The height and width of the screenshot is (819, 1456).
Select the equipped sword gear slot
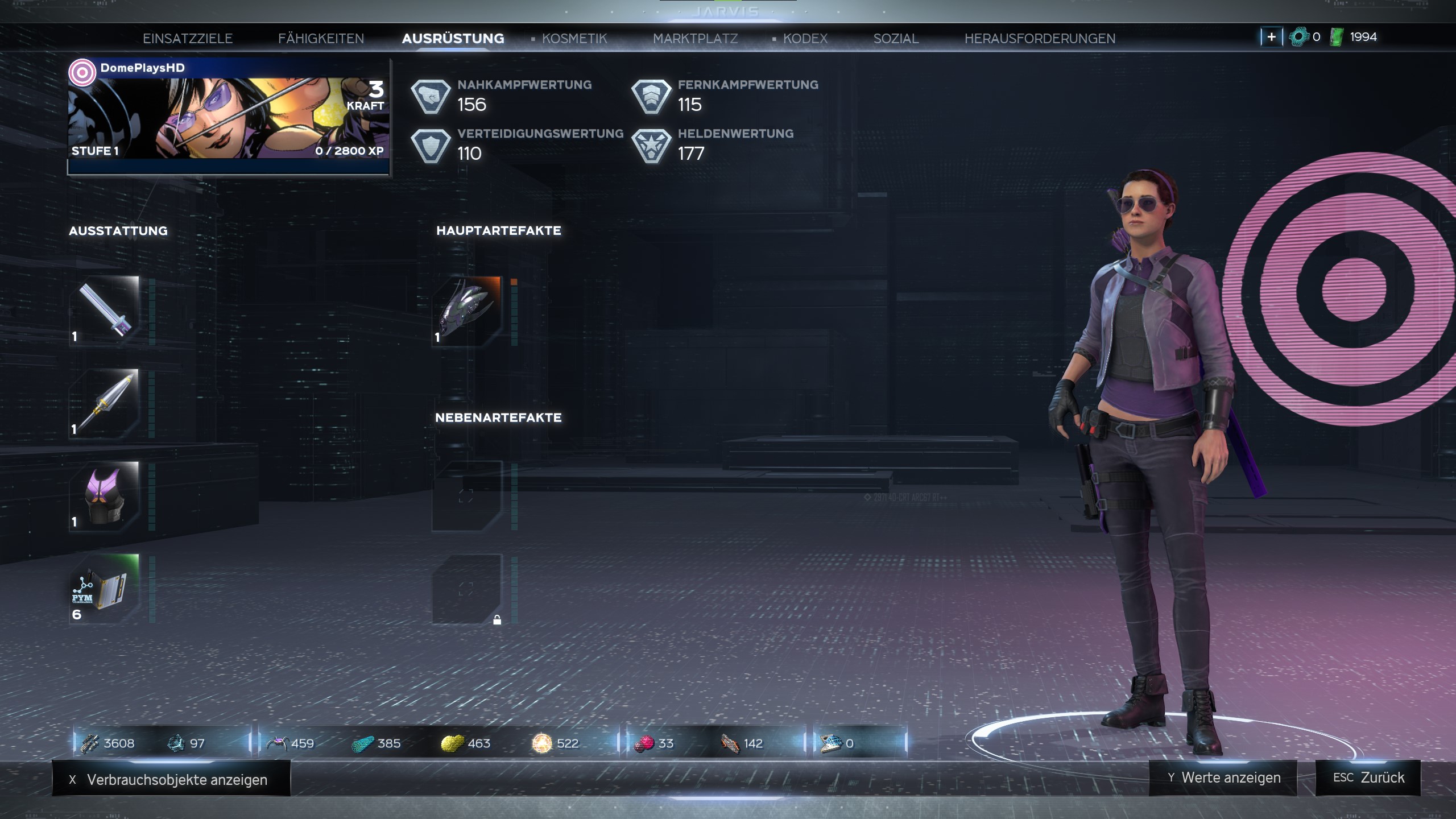[x=105, y=311]
